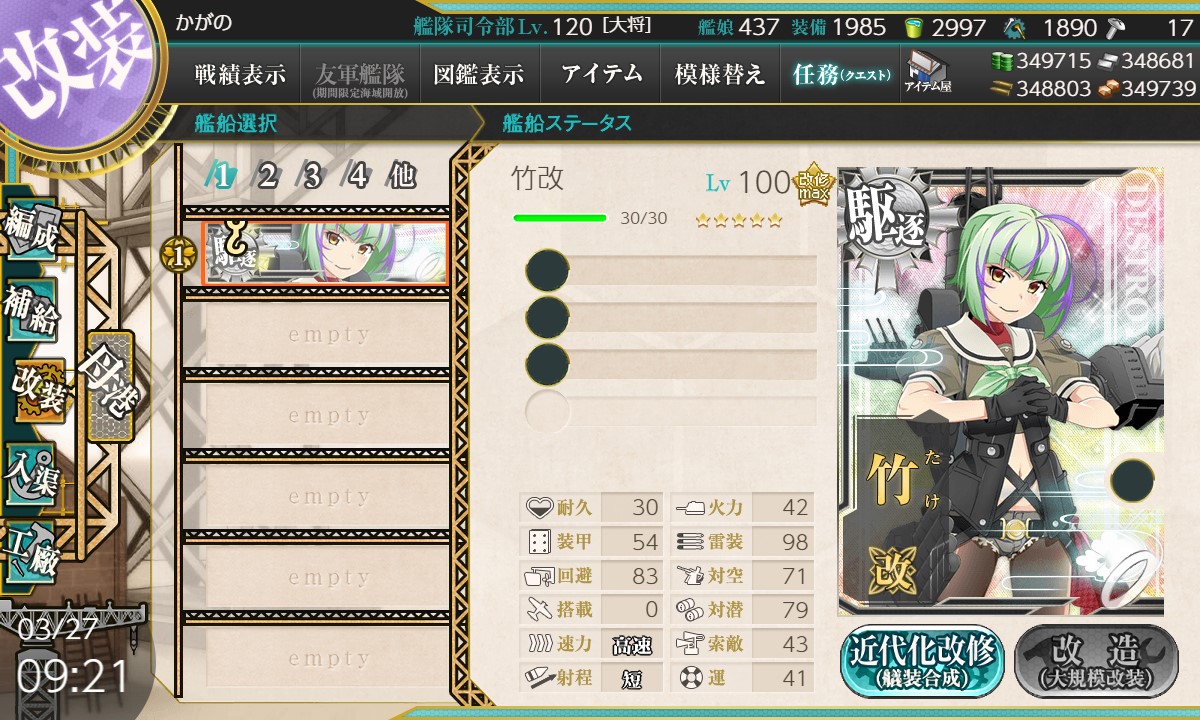The image size is (1200, 720).
Task: Open the 任務 quest list
Action: point(840,74)
